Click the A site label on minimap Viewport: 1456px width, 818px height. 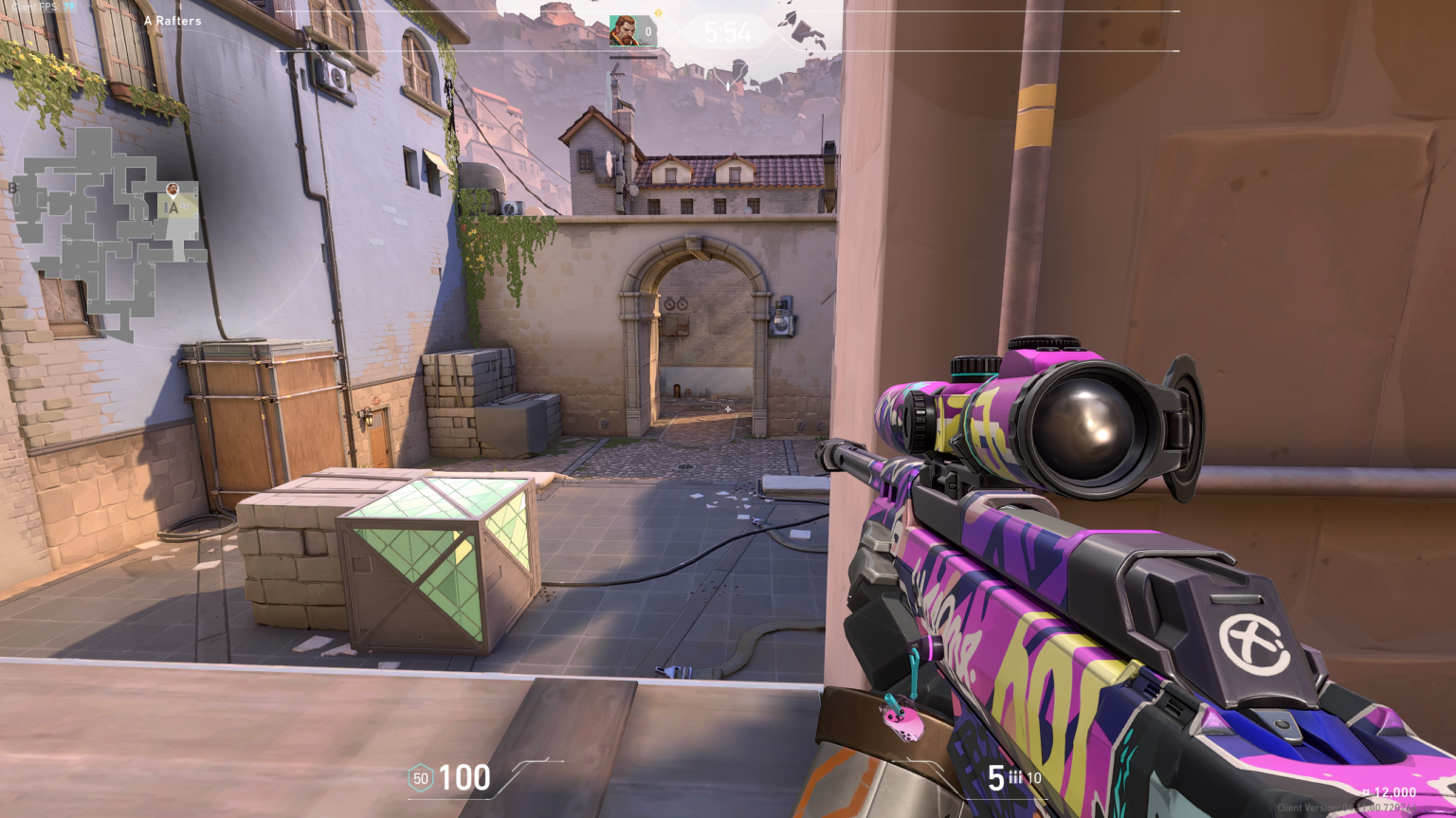pos(175,208)
